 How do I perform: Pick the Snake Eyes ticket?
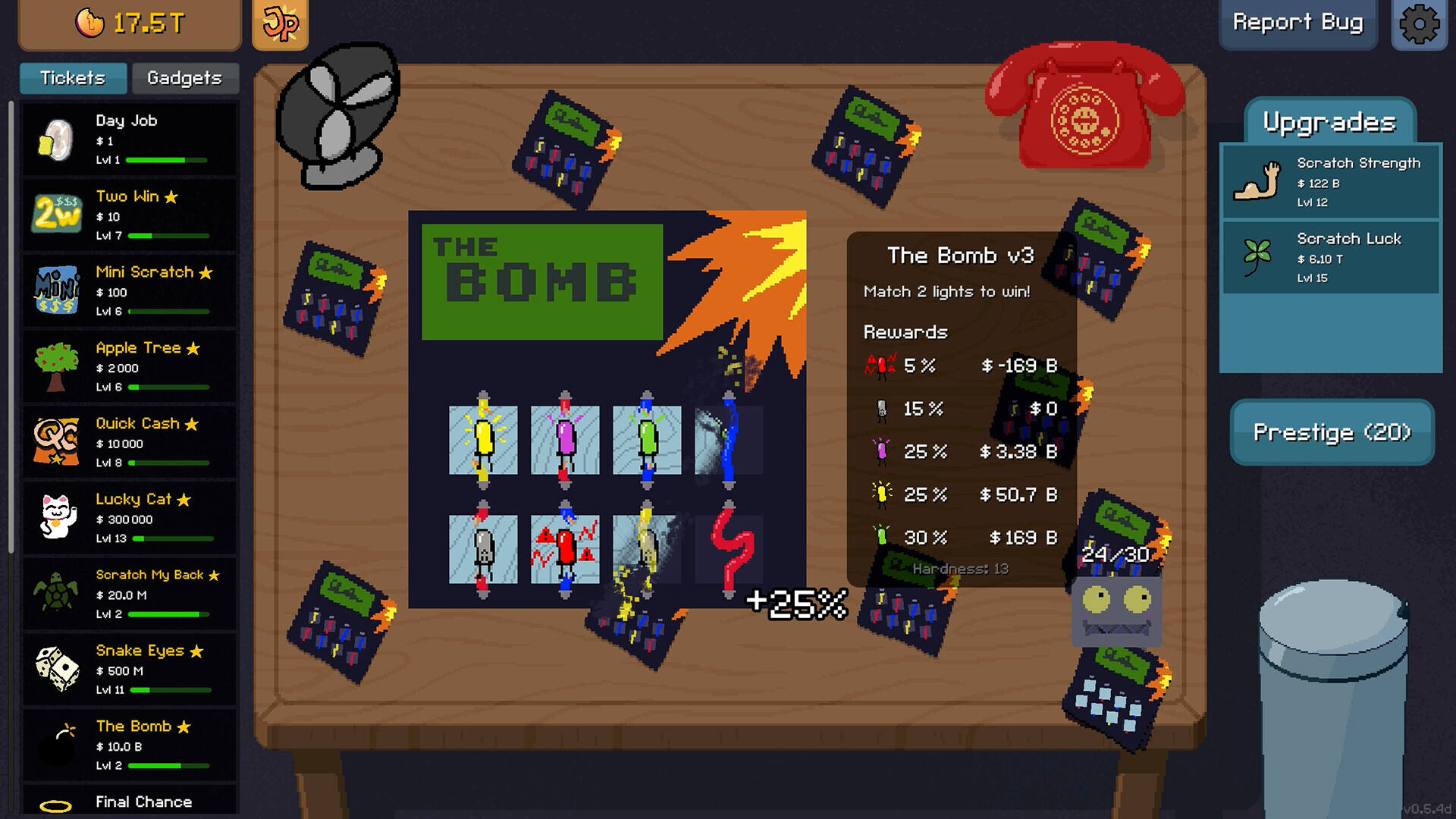129,670
